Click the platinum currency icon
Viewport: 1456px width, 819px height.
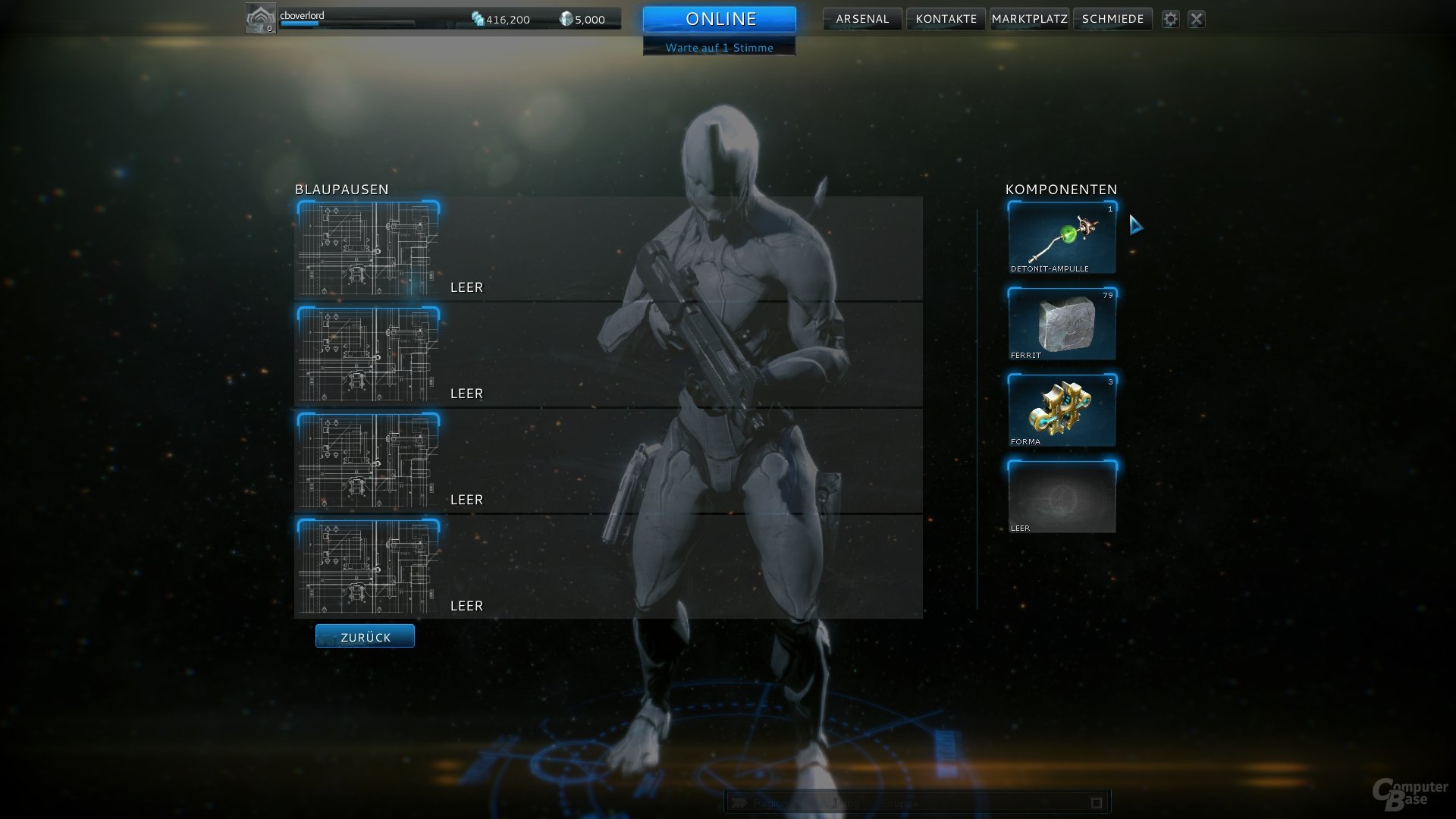(565, 19)
